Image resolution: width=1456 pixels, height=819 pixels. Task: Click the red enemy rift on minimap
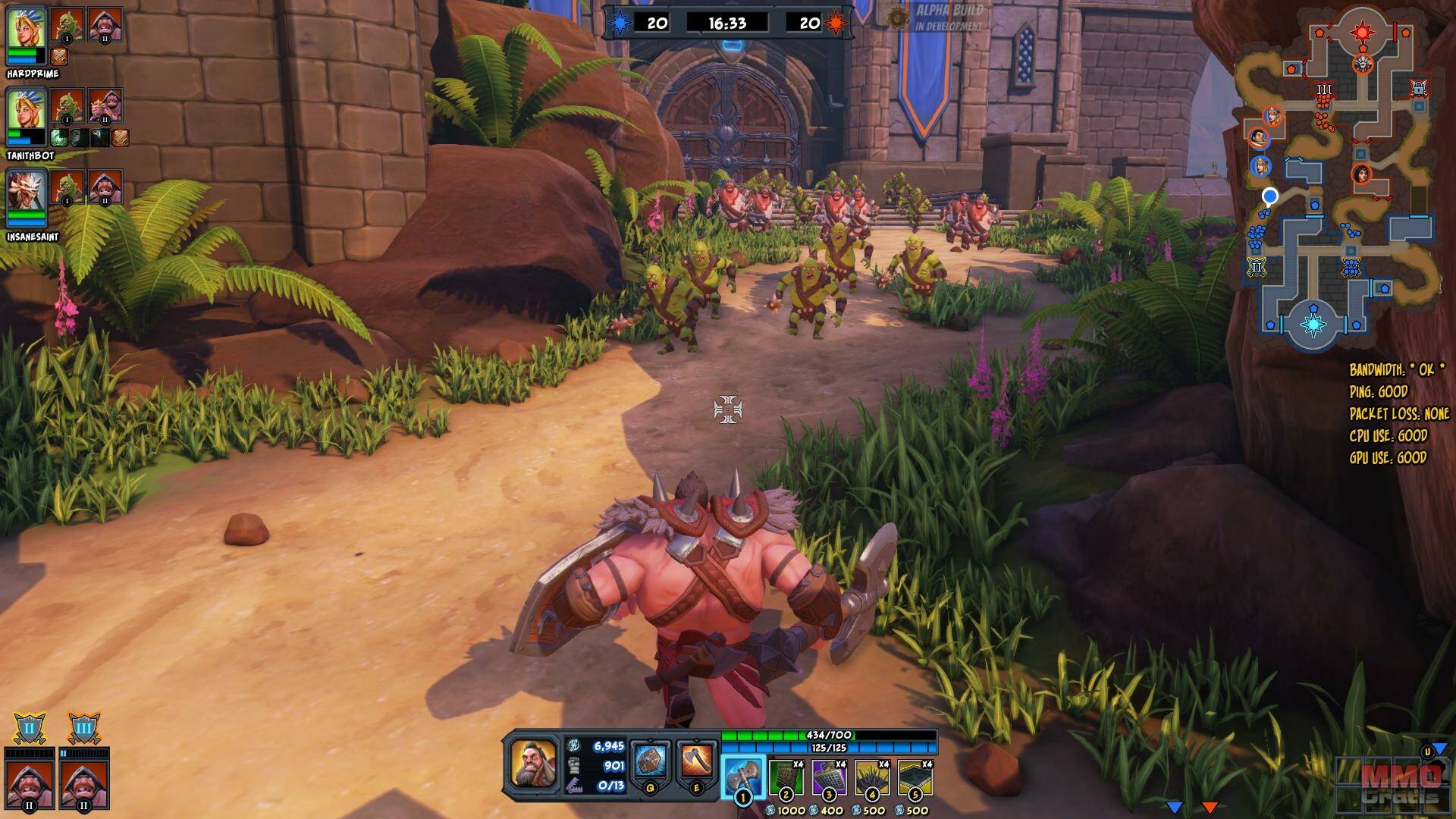click(x=1363, y=32)
